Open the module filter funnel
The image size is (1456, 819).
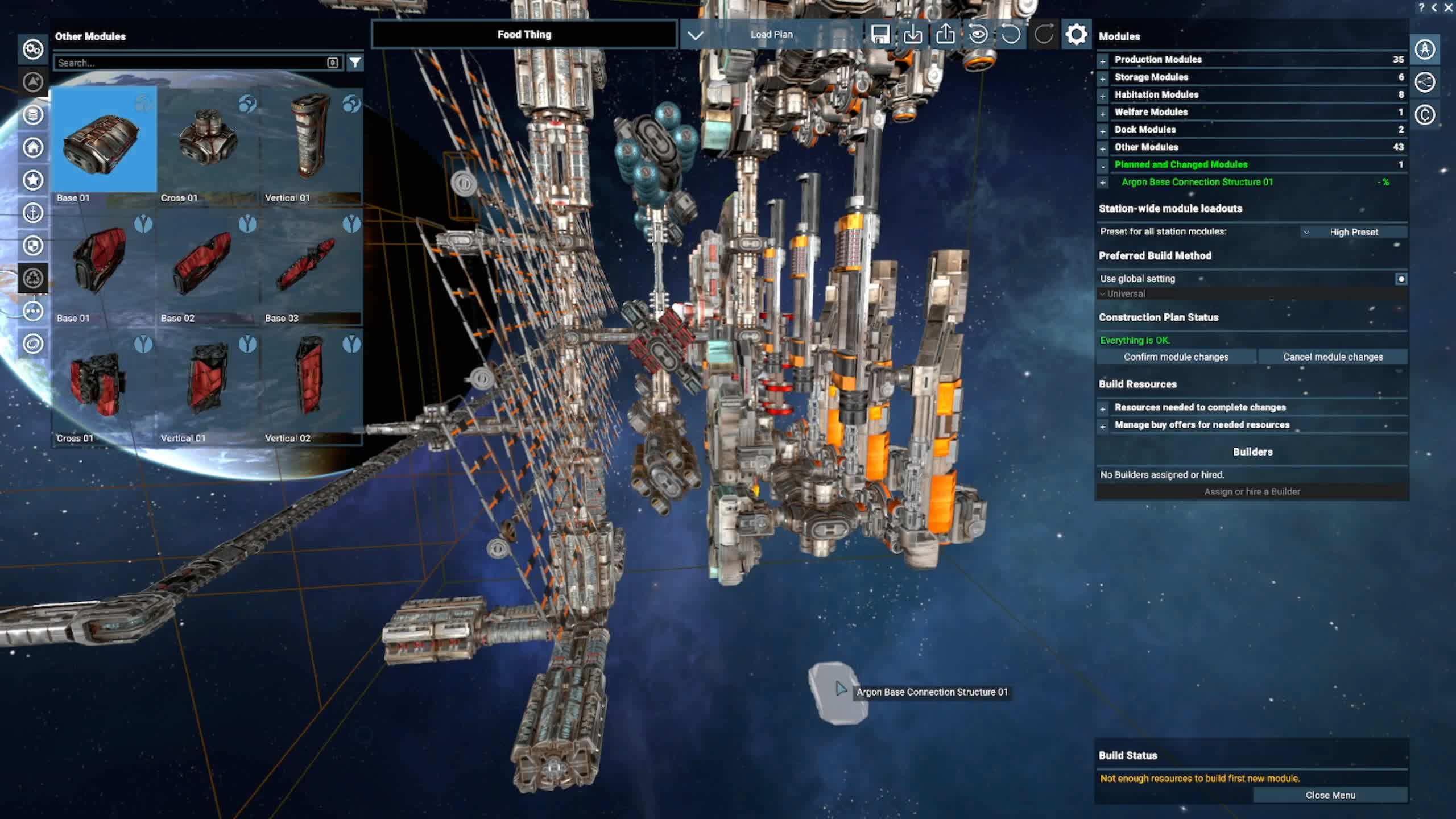355,63
